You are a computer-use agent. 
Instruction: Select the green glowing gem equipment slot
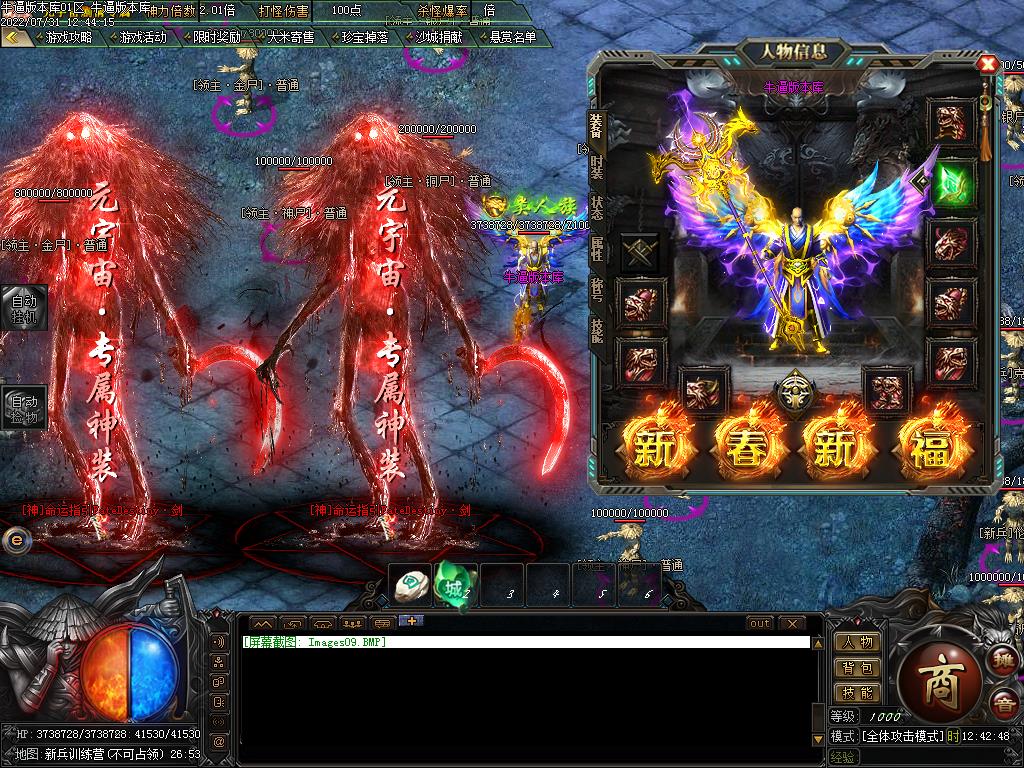click(x=952, y=183)
